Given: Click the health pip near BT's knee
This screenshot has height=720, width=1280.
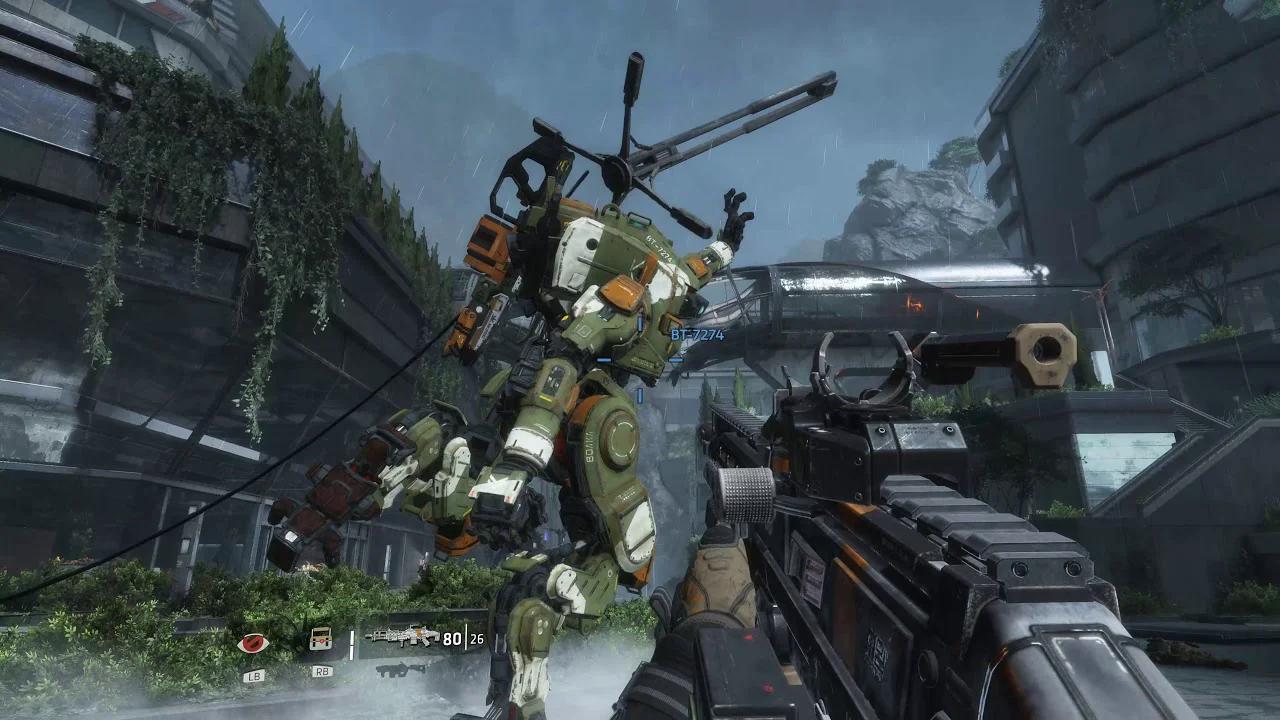Looking at the screenshot, I should point(639,394).
